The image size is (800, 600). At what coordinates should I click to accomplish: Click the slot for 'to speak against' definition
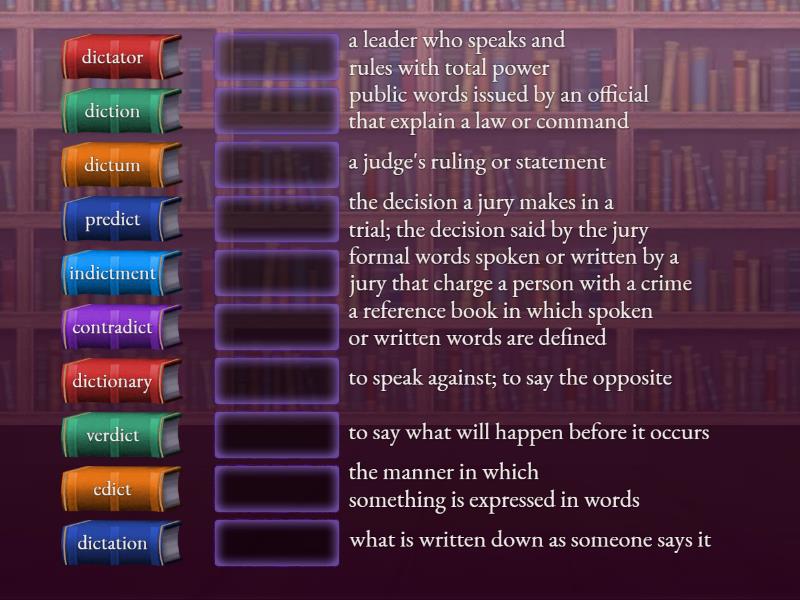277,381
